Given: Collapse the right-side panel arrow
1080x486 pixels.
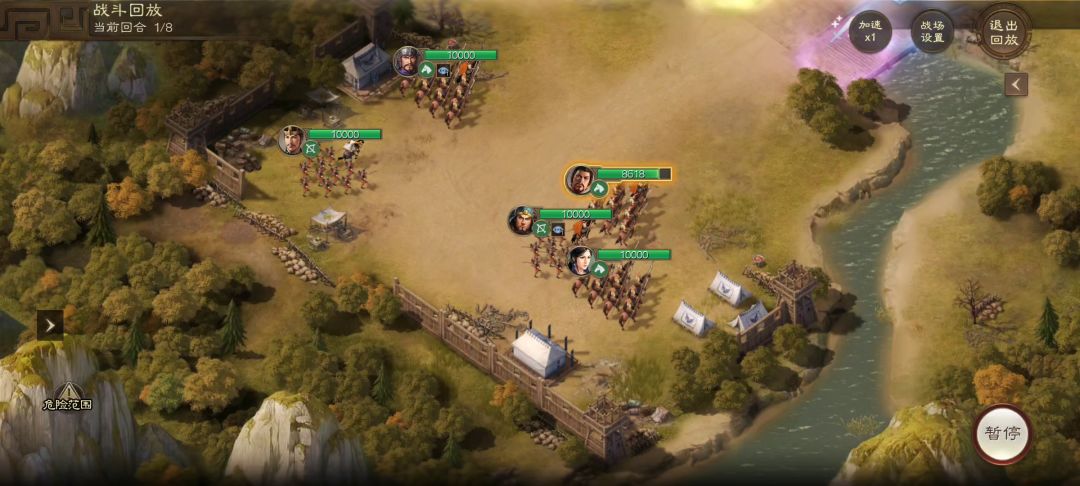Looking at the screenshot, I should tap(1016, 85).
